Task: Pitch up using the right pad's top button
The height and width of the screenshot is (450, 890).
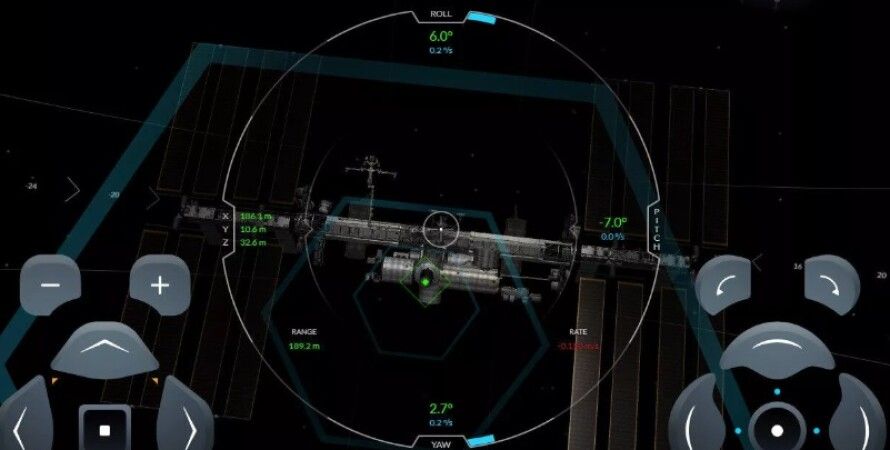Action: pyautogui.click(x=777, y=350)
